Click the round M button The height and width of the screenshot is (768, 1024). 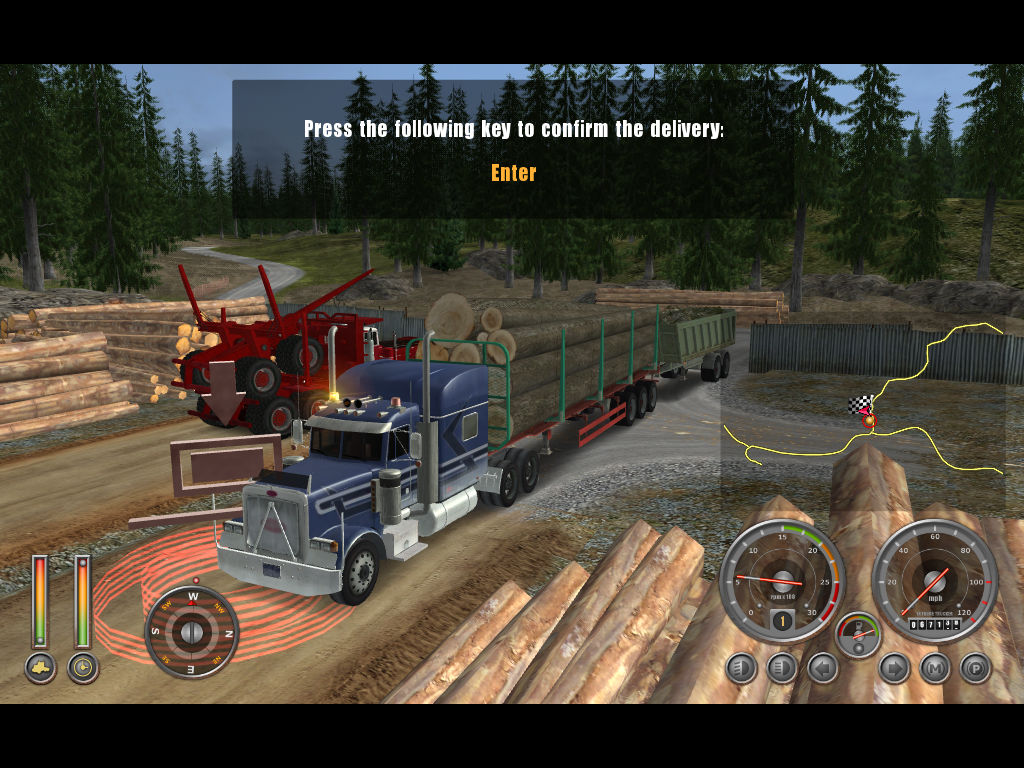point(935,667)
